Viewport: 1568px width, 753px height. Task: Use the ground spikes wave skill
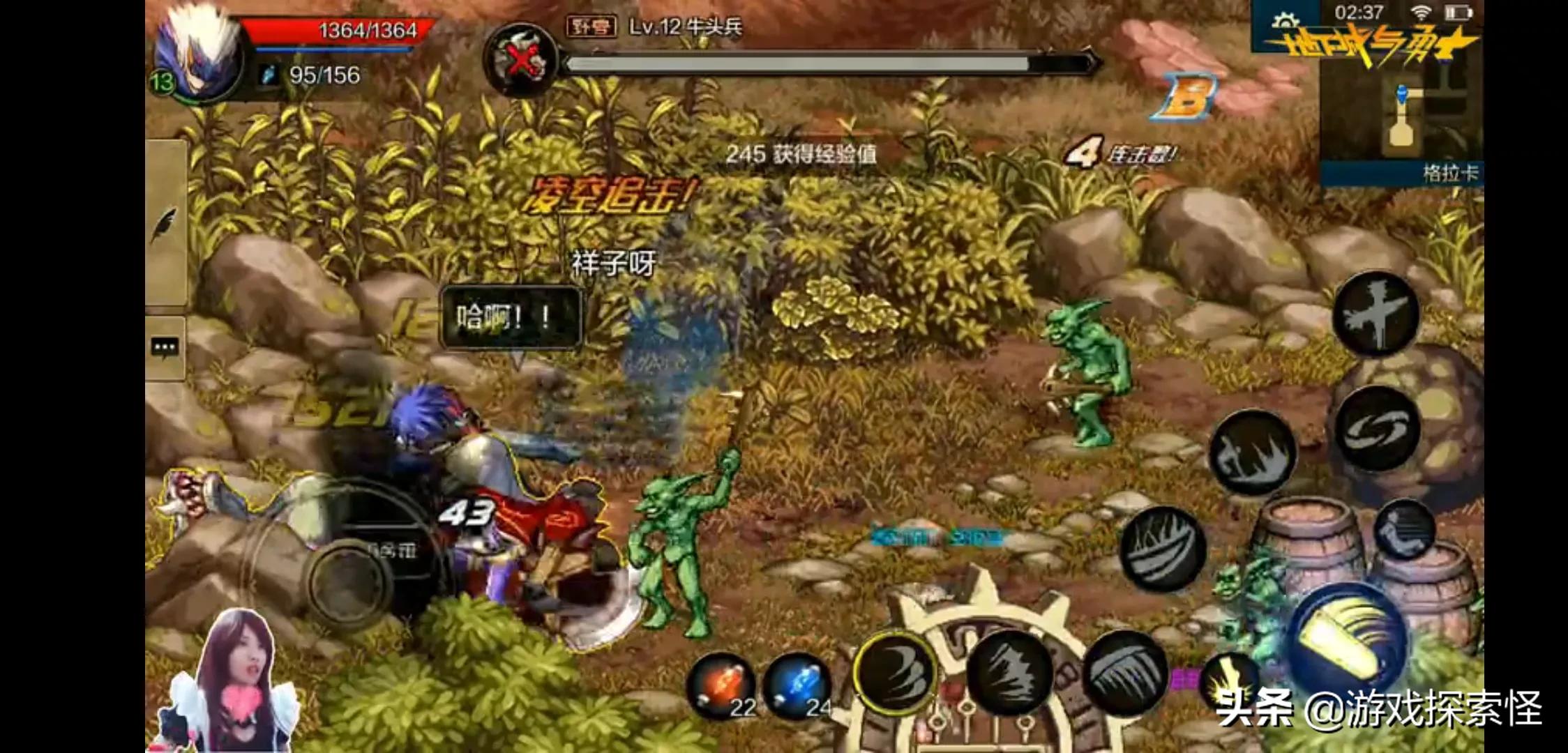tap(1252, 453)
